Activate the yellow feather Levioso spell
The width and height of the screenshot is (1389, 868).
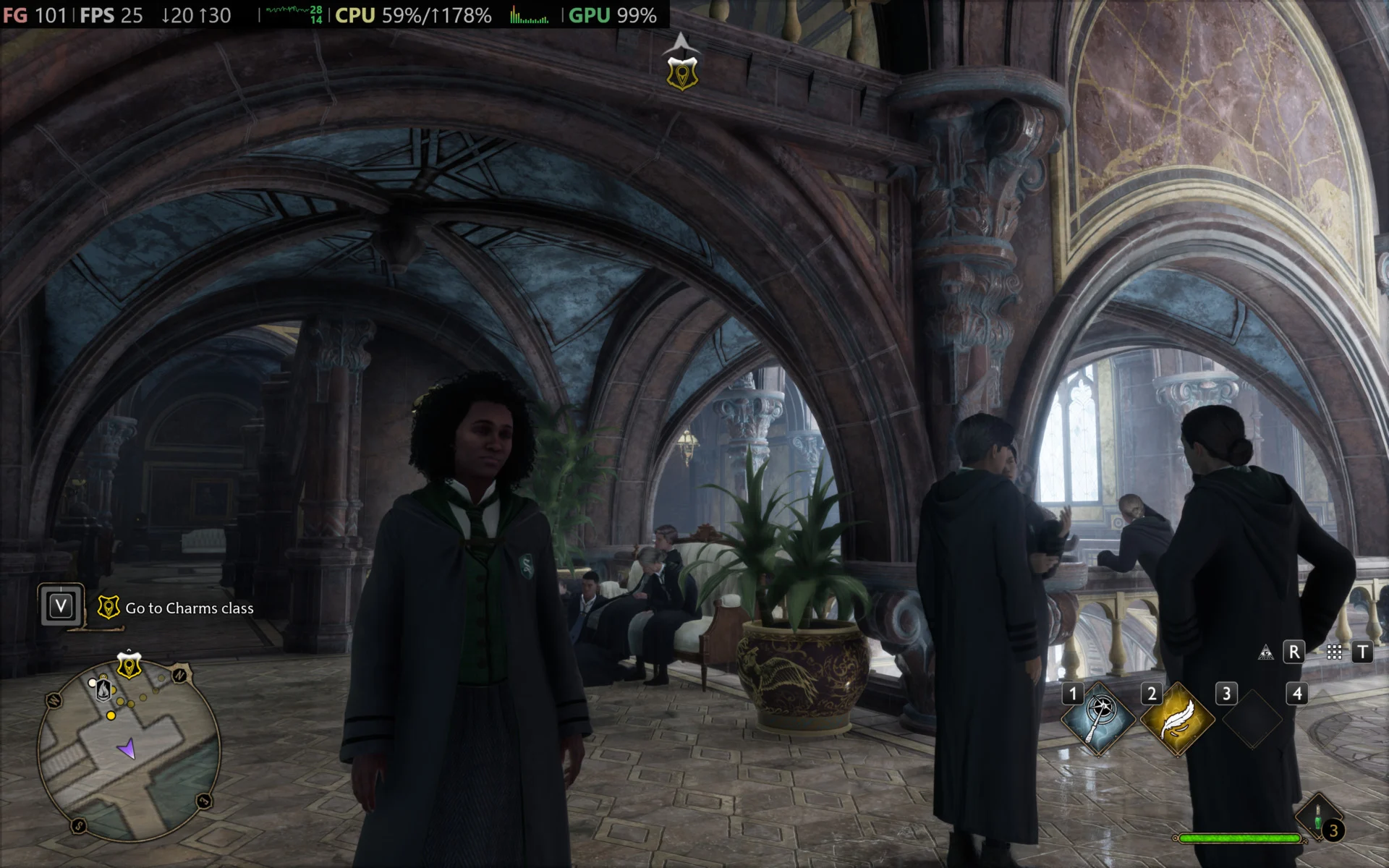1177,718
